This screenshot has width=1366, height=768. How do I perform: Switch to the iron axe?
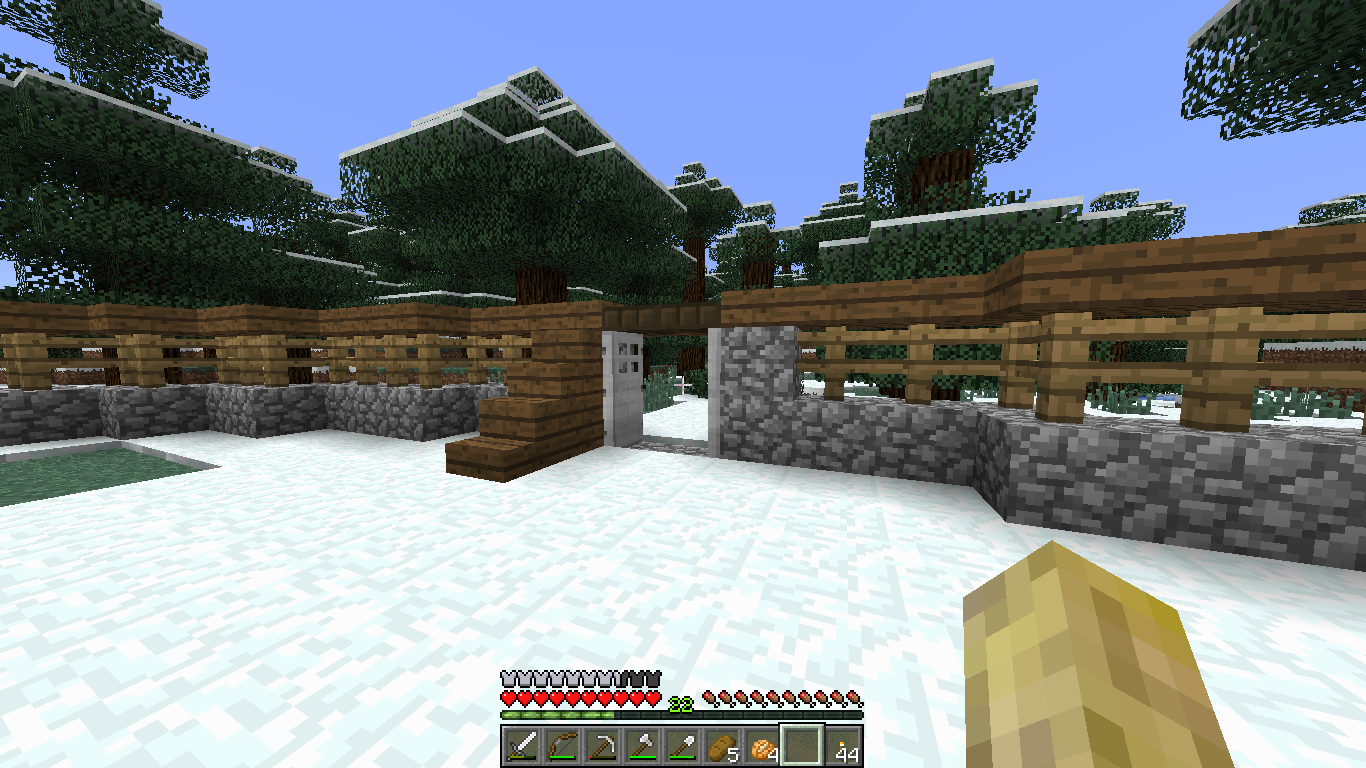pos(642,746)
